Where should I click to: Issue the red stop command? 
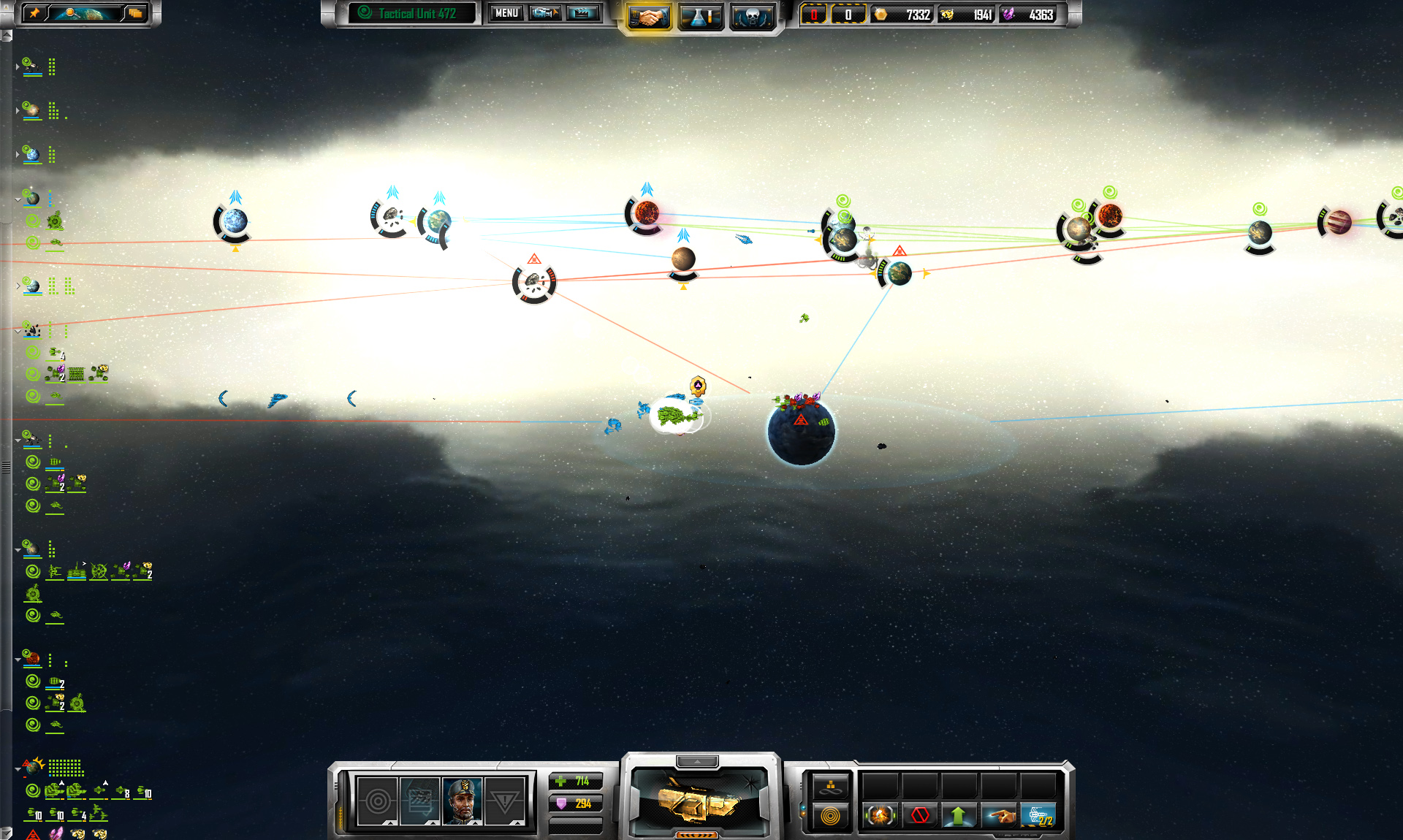tap(920, 814)
